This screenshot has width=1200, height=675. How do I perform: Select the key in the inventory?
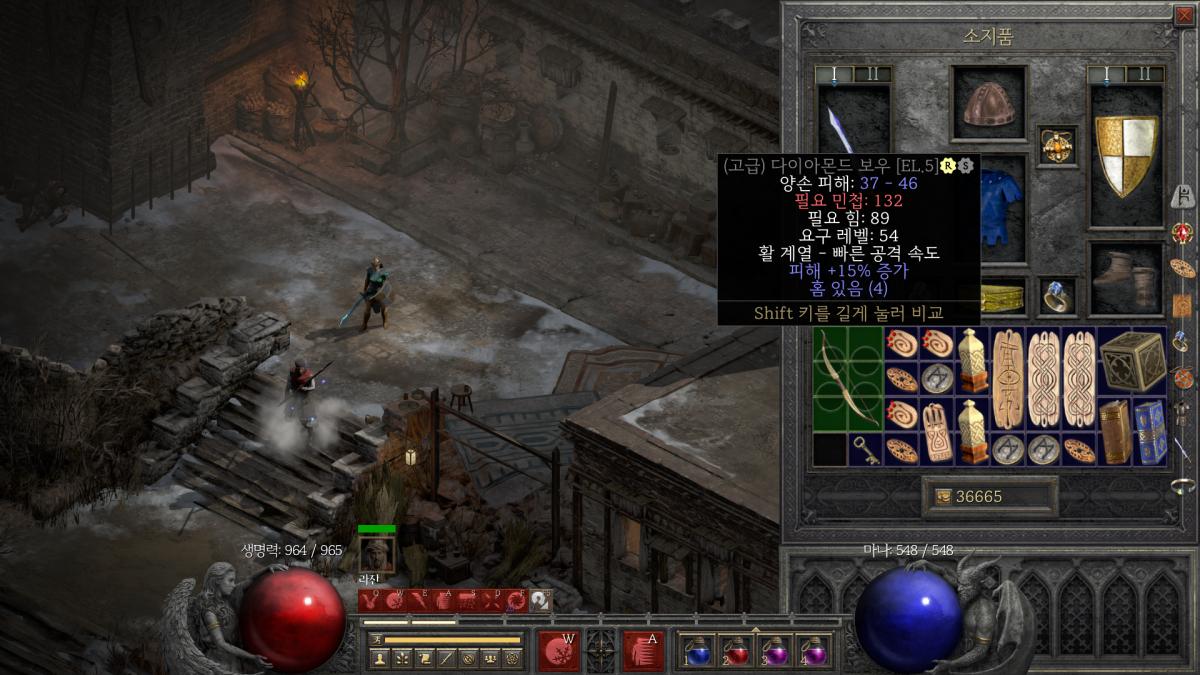(x=864, y=449)
